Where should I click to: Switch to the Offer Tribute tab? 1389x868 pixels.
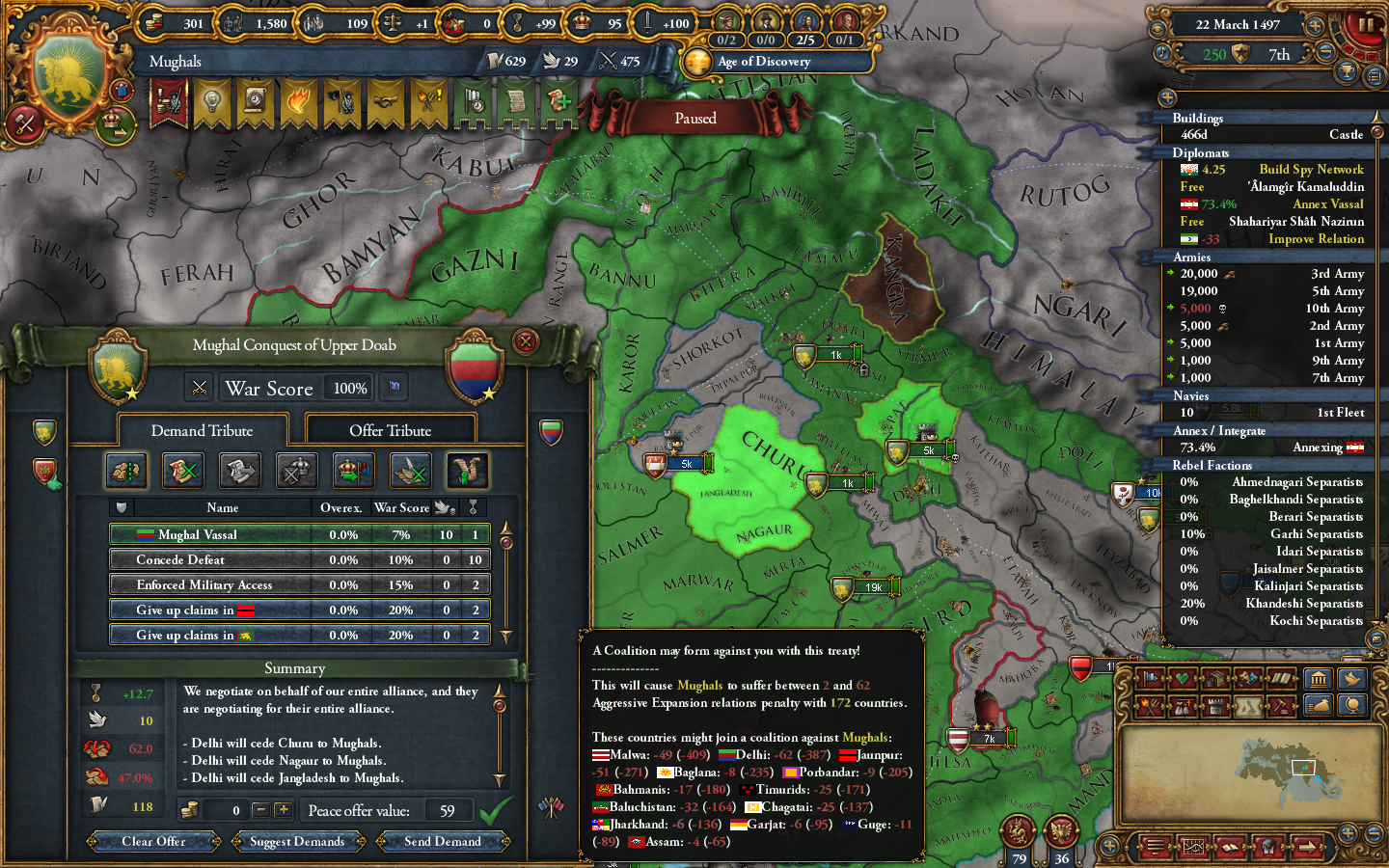point(390,429)
